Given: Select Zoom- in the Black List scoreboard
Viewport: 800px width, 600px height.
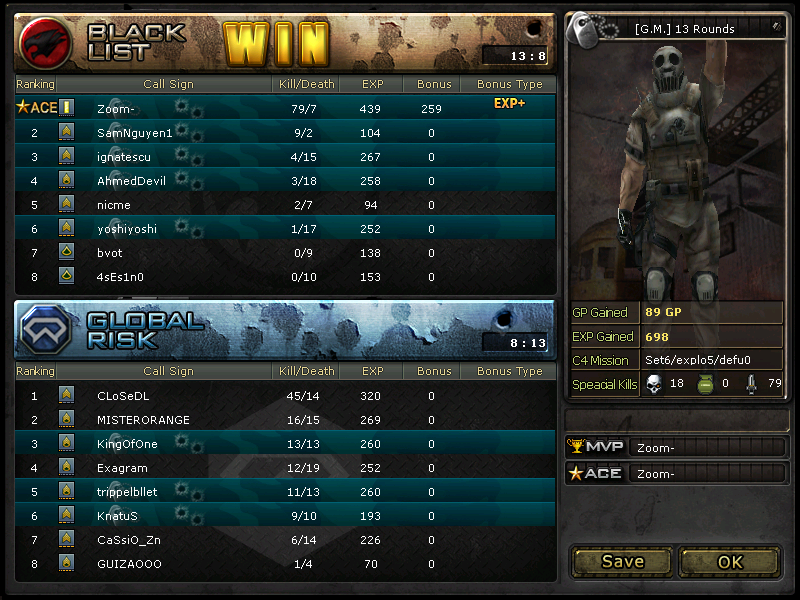Looking at the screenshot, I should coord(121,108).
